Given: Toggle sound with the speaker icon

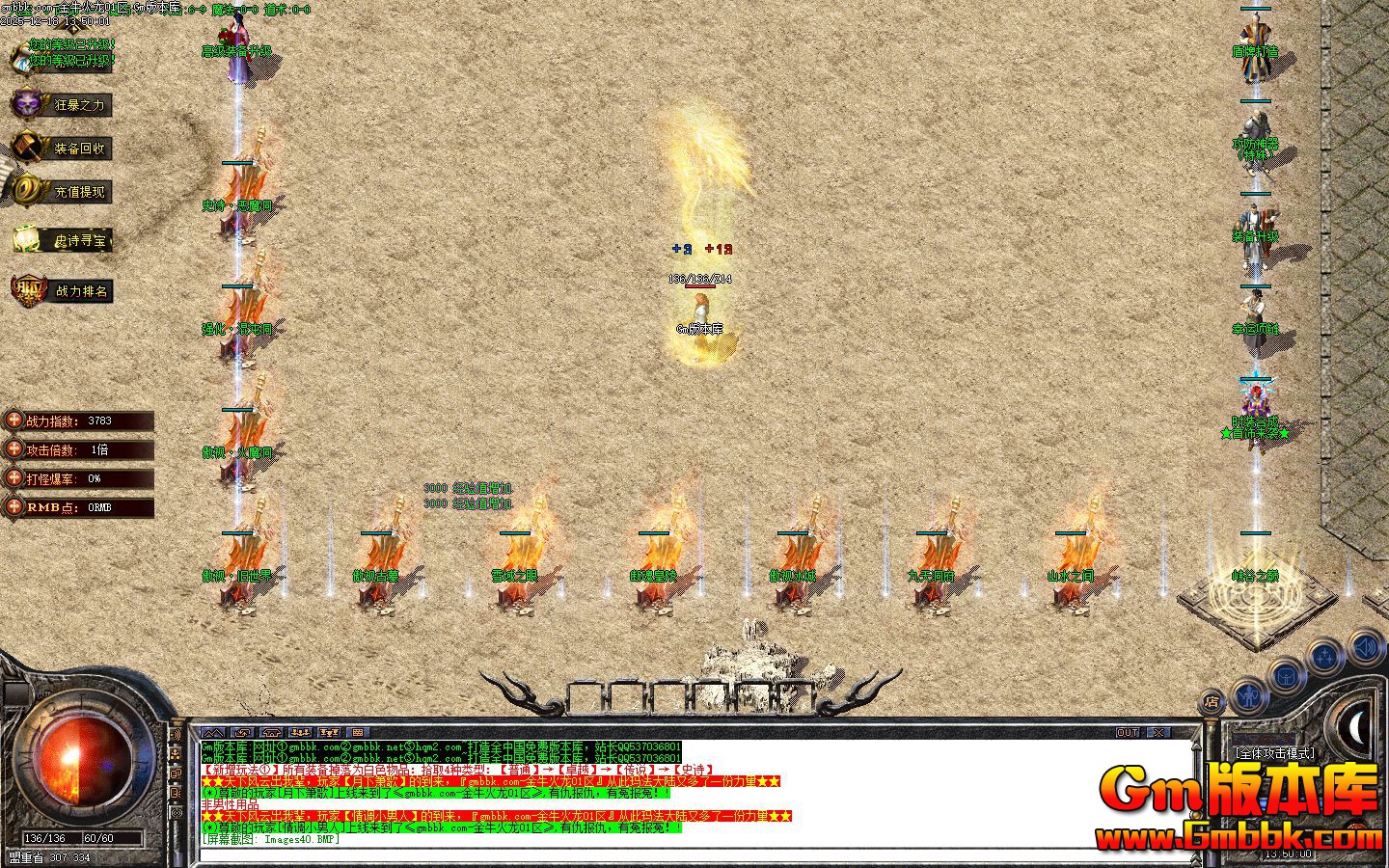Looking at the screenshot, I should (1364, 646).
